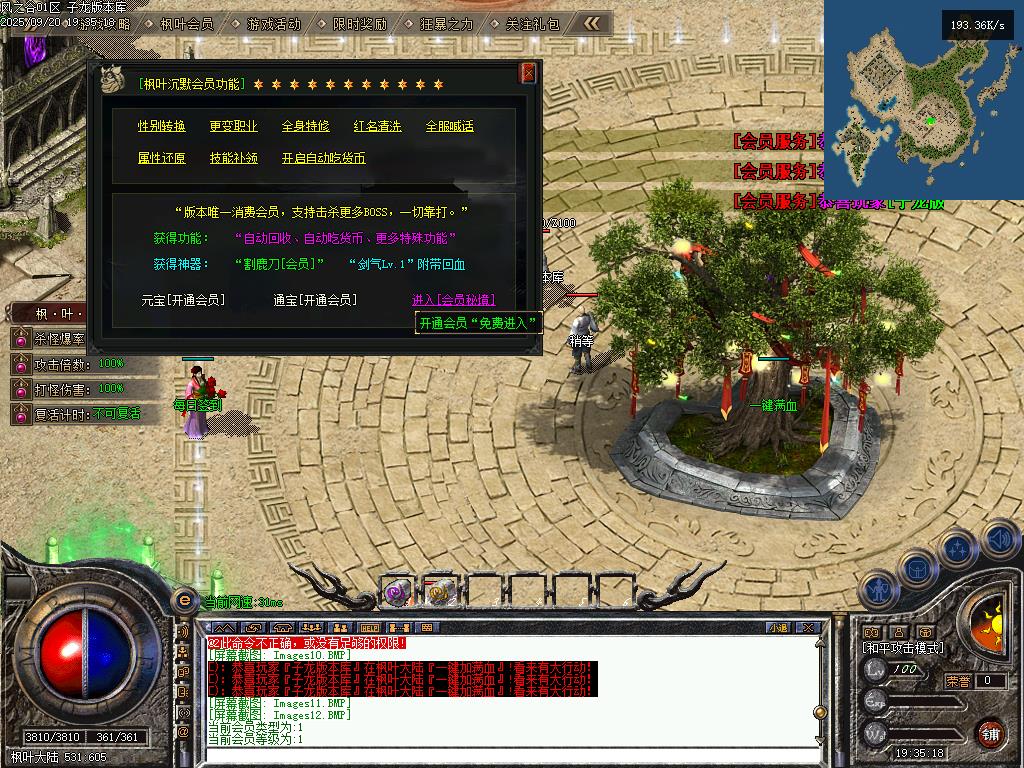Click the 全身特修 repair link
Viewport: 1024px width, 768px height.
point(305,126)
